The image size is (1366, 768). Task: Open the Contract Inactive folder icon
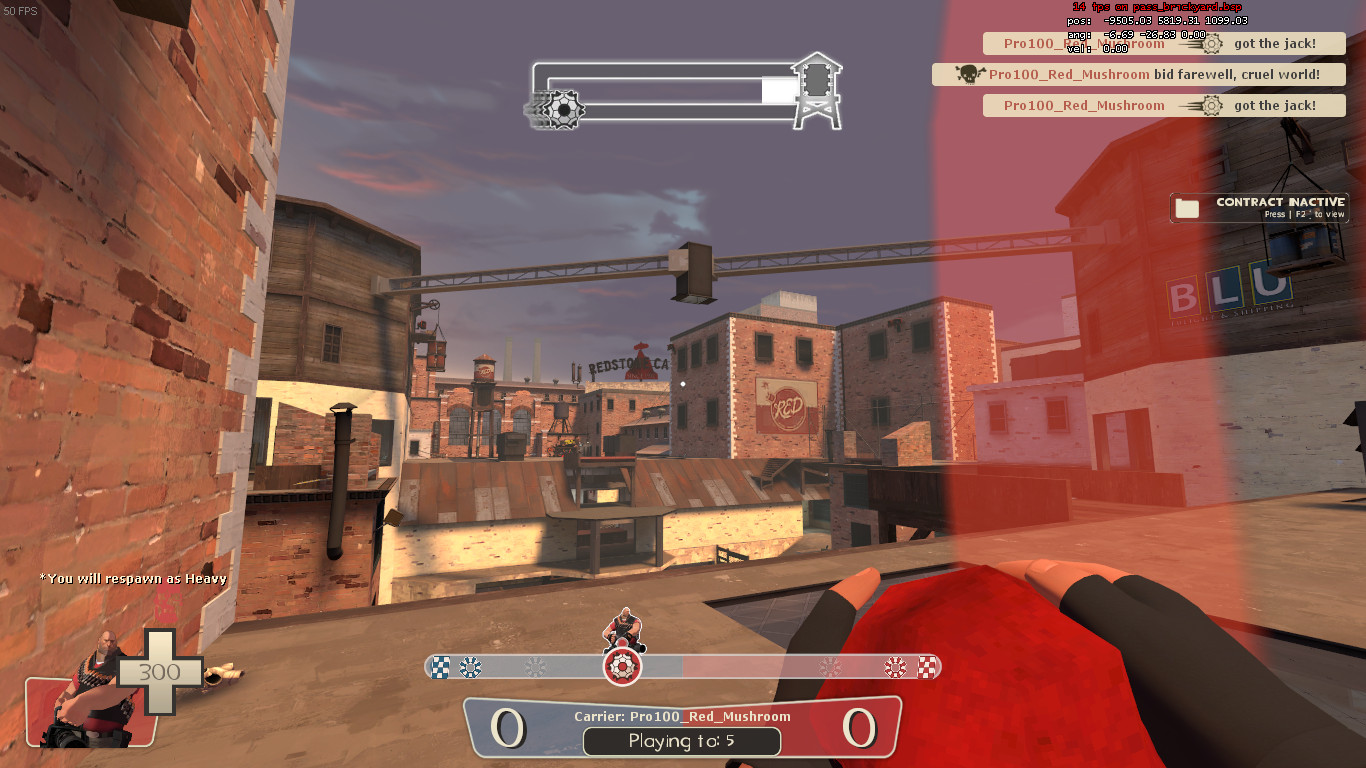pyautogui.click(x=1186, y=206)
